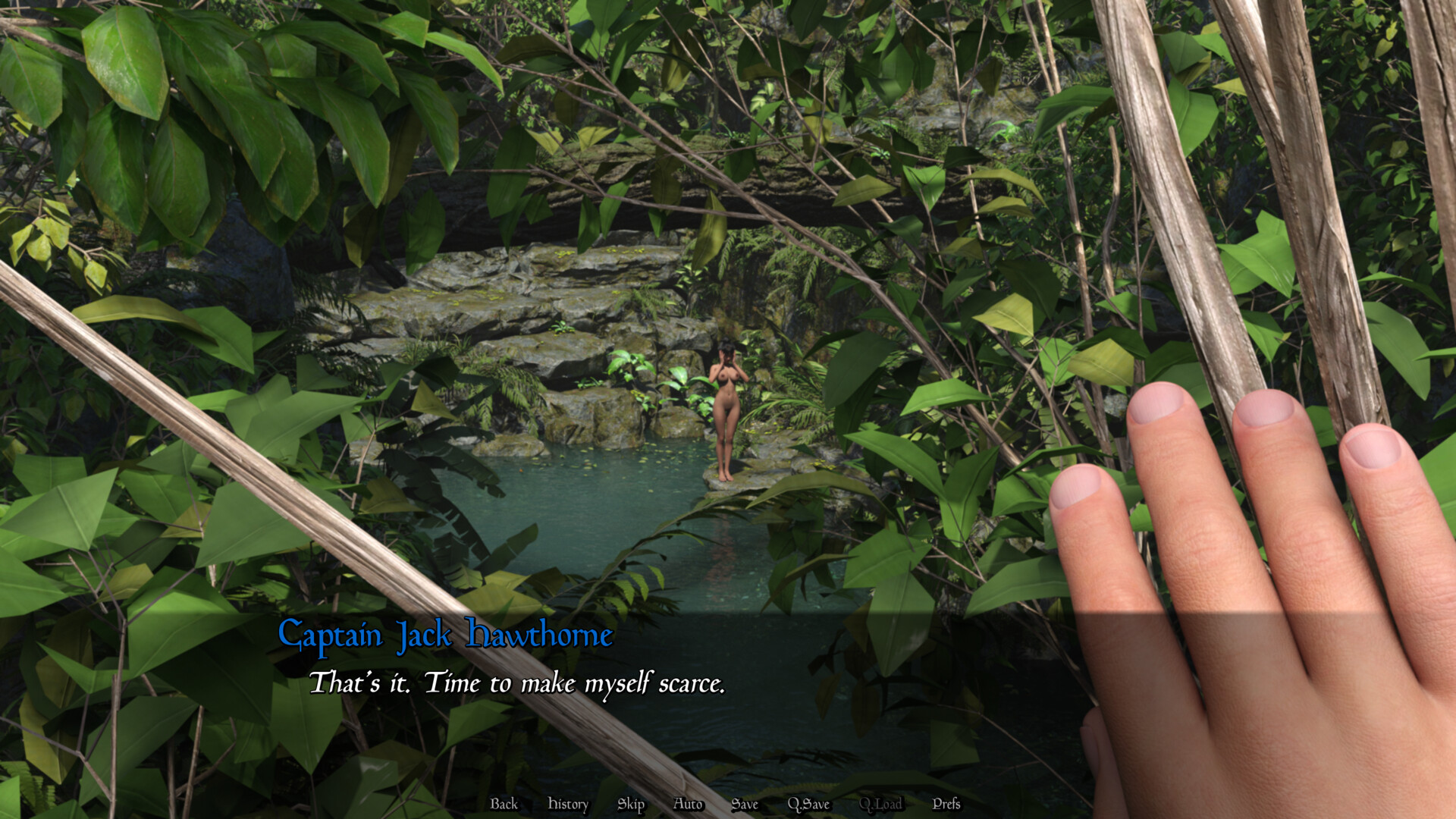Click the Back button to rewind dialogue

click(503, 805)
